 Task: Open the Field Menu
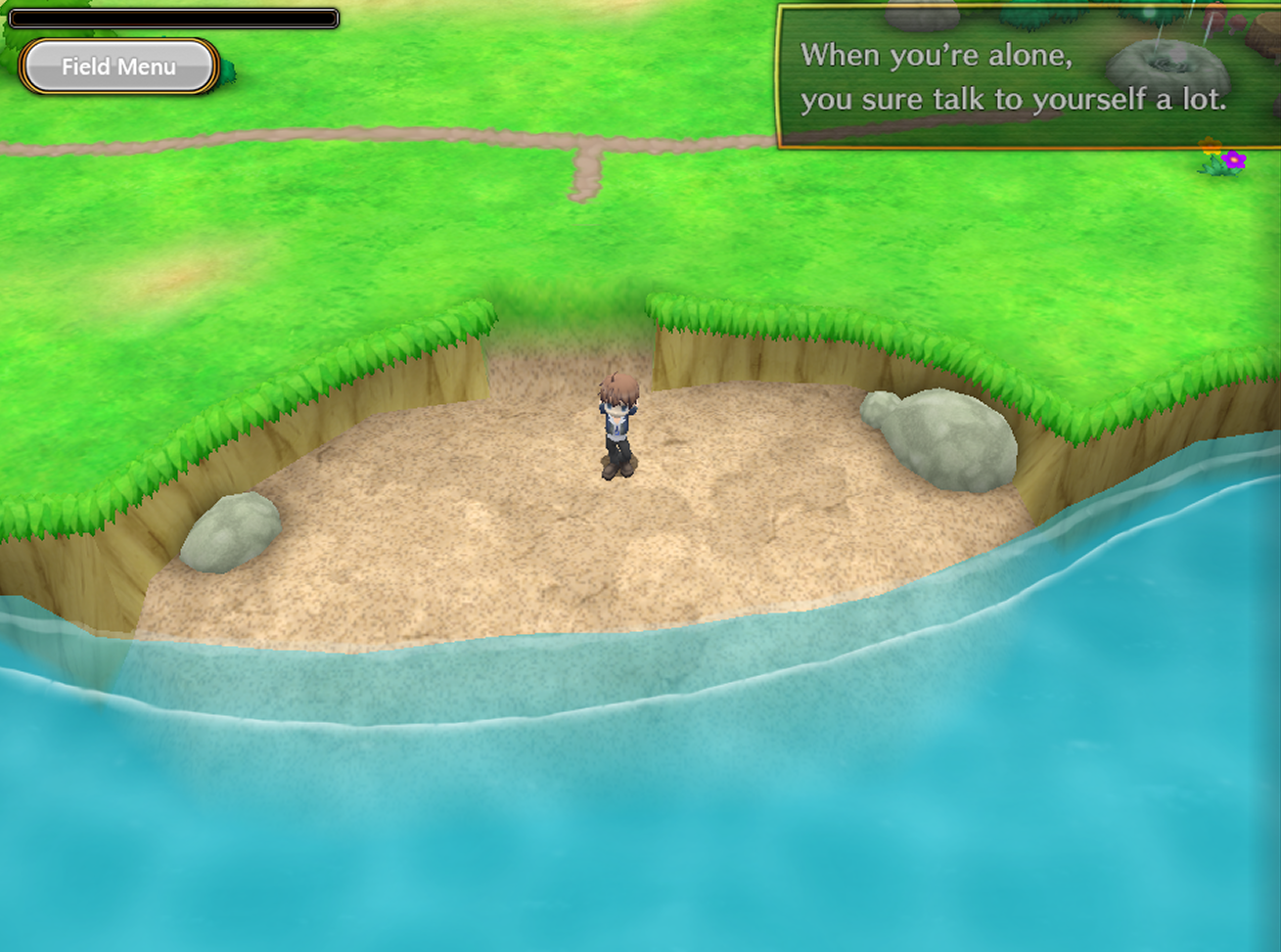(x=118, y=67)
